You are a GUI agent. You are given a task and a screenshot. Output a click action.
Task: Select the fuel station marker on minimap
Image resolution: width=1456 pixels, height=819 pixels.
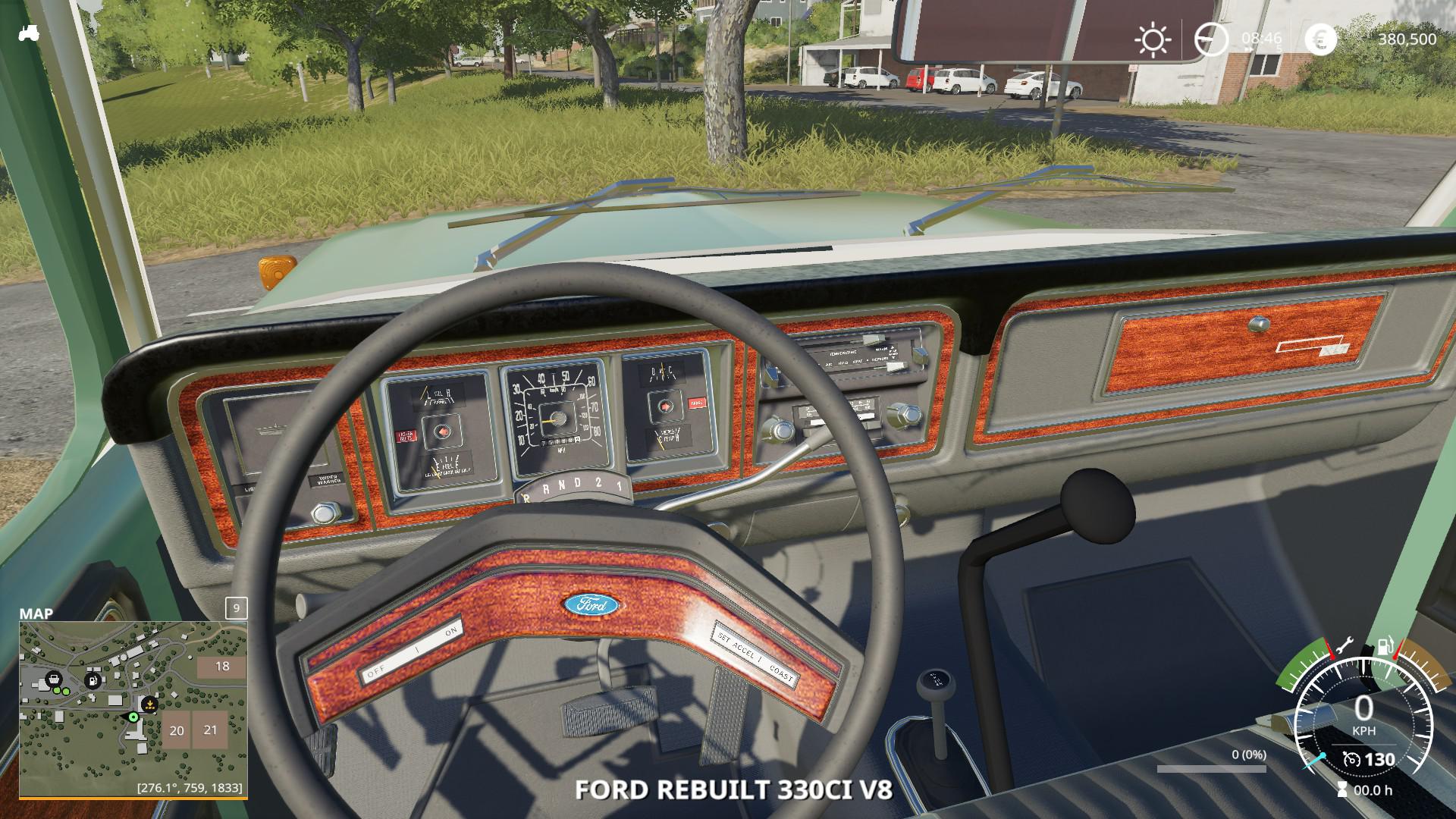pos(93,680)
